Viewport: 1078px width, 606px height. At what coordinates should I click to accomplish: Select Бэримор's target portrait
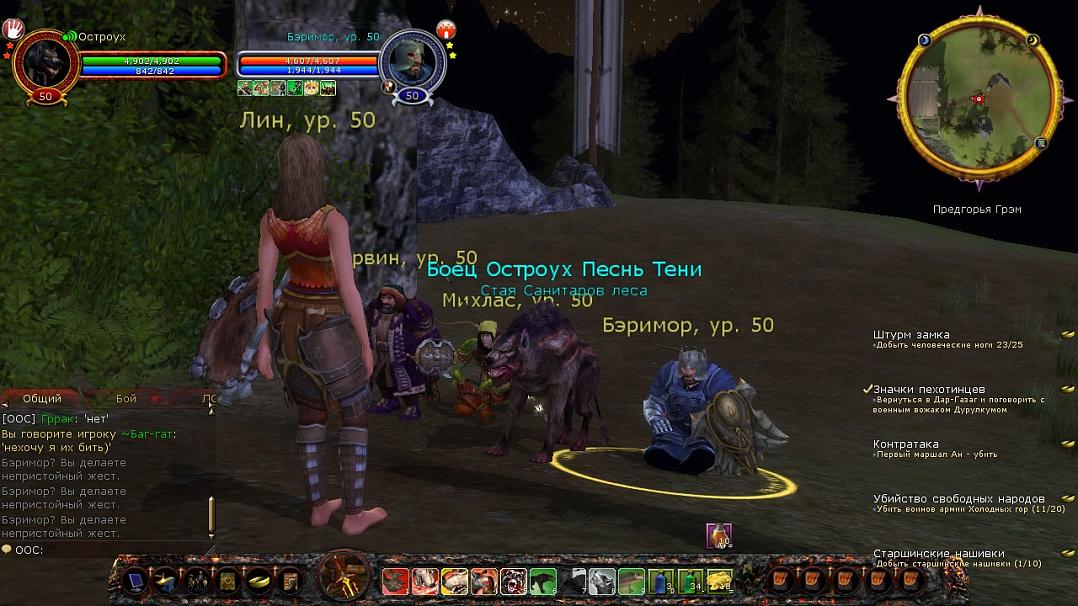pos(412,60)
